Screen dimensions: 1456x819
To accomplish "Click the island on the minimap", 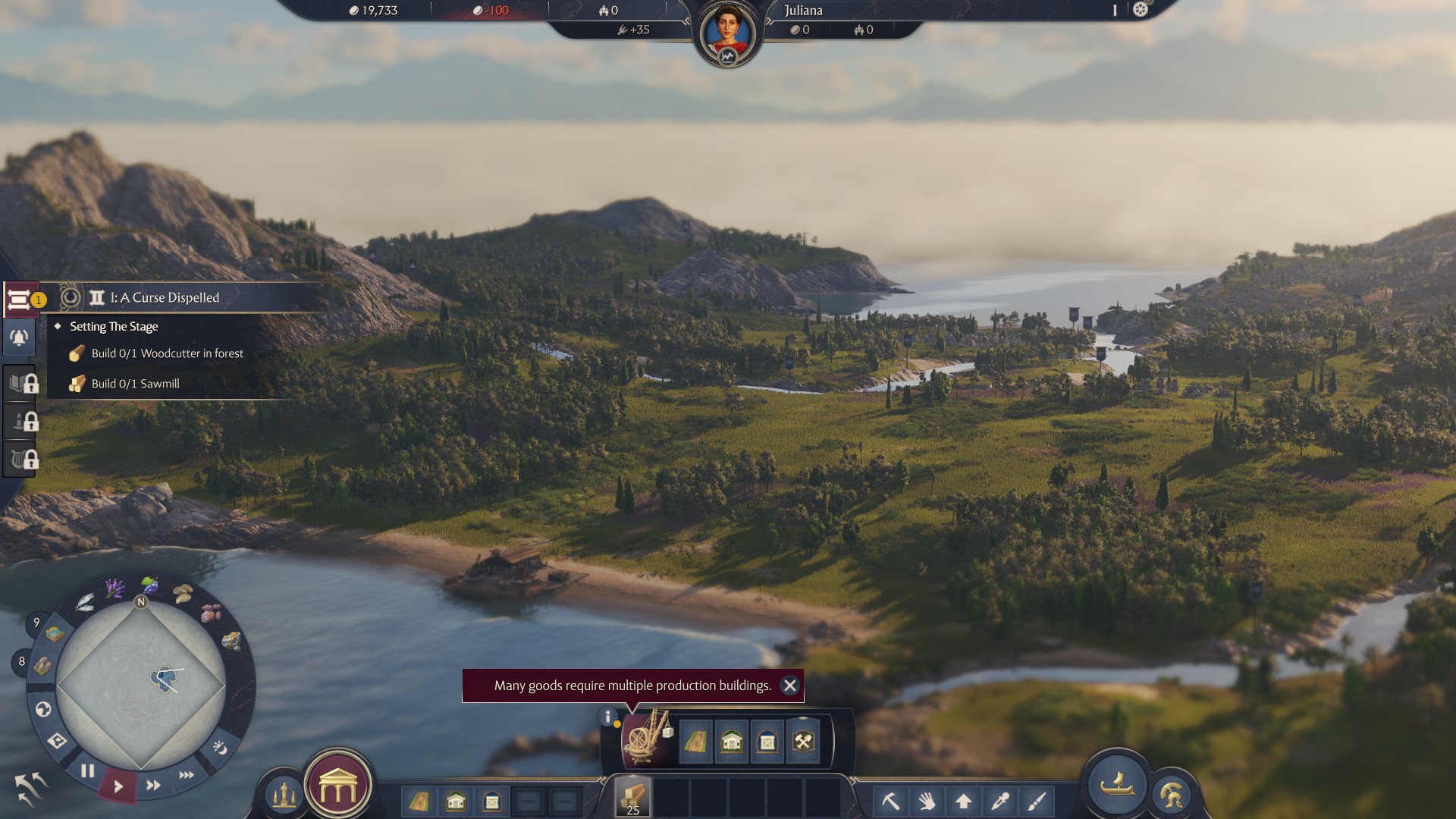I will pos(165,679).
